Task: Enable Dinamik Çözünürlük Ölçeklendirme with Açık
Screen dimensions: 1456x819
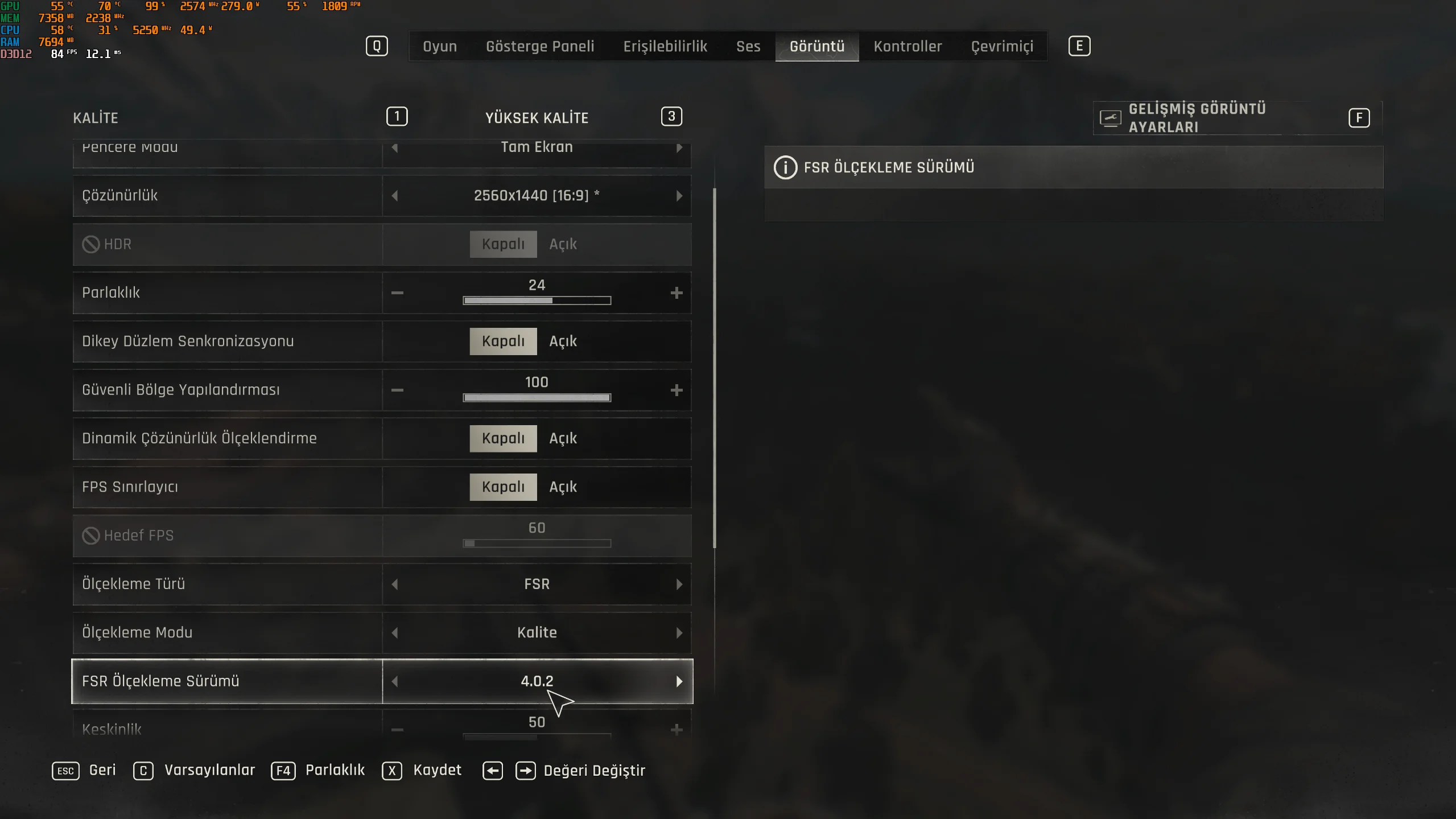Action: (563, 438)
